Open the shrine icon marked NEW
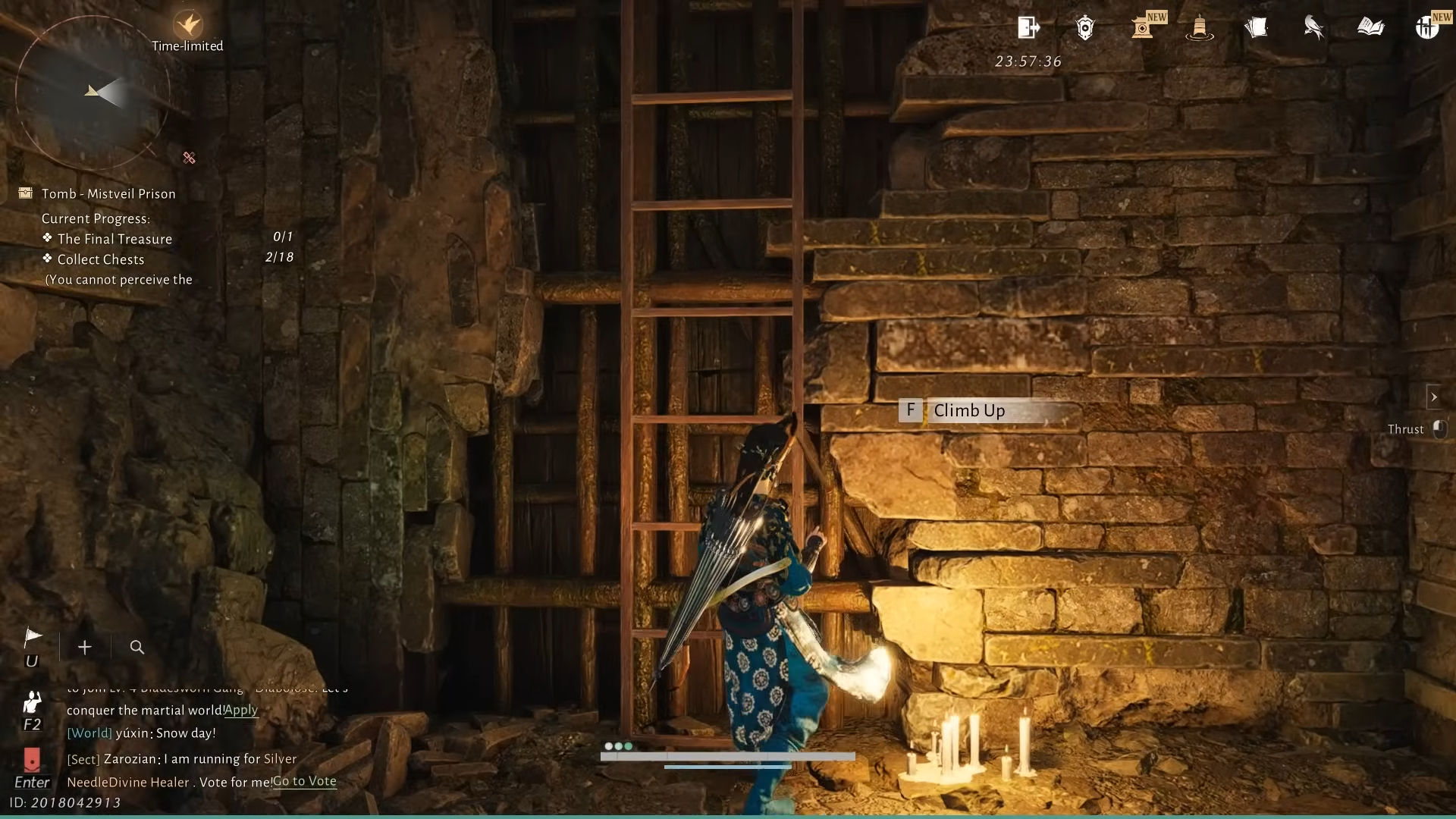Screen dimensions: 1456x819 (x=1143, y=28)
